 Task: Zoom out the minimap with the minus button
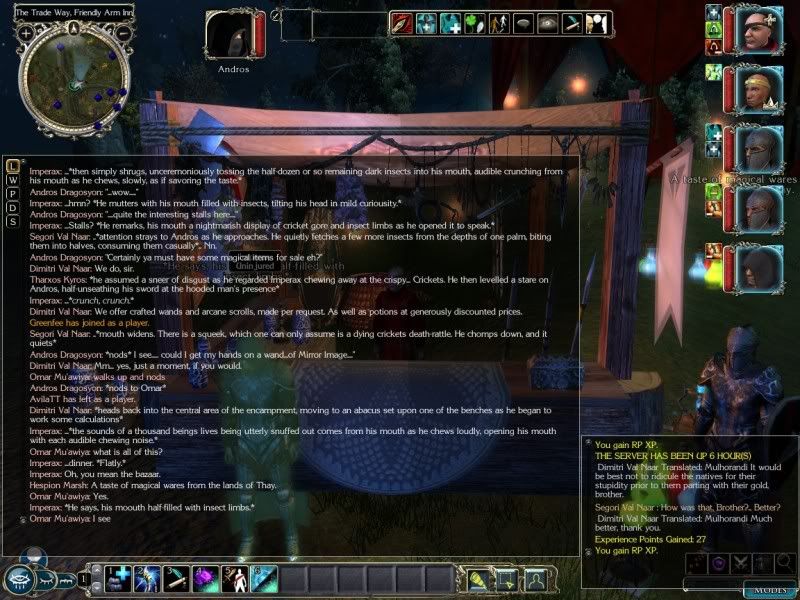pos(122,33)
